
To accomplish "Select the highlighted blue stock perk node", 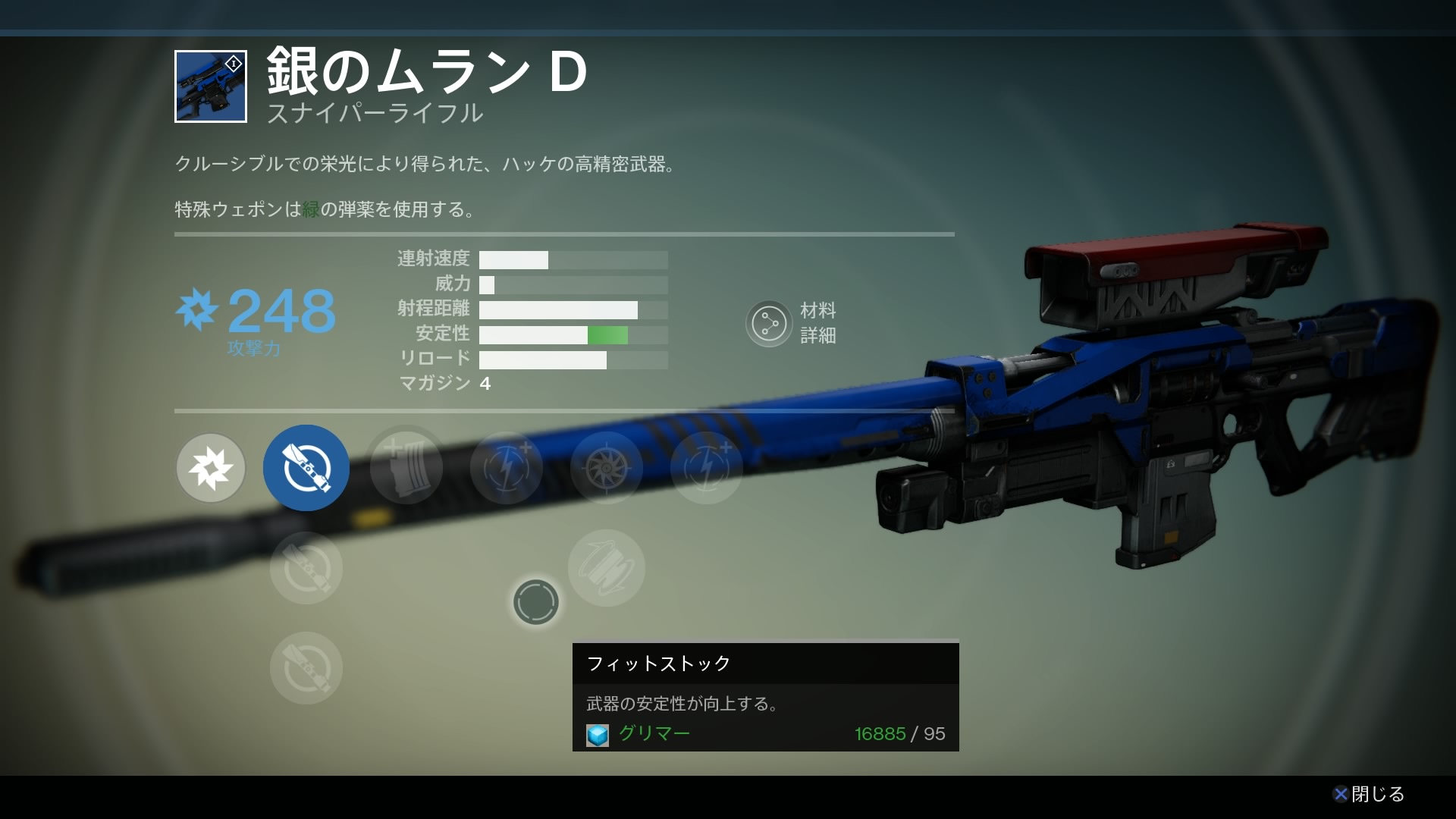I will point(306,468).
